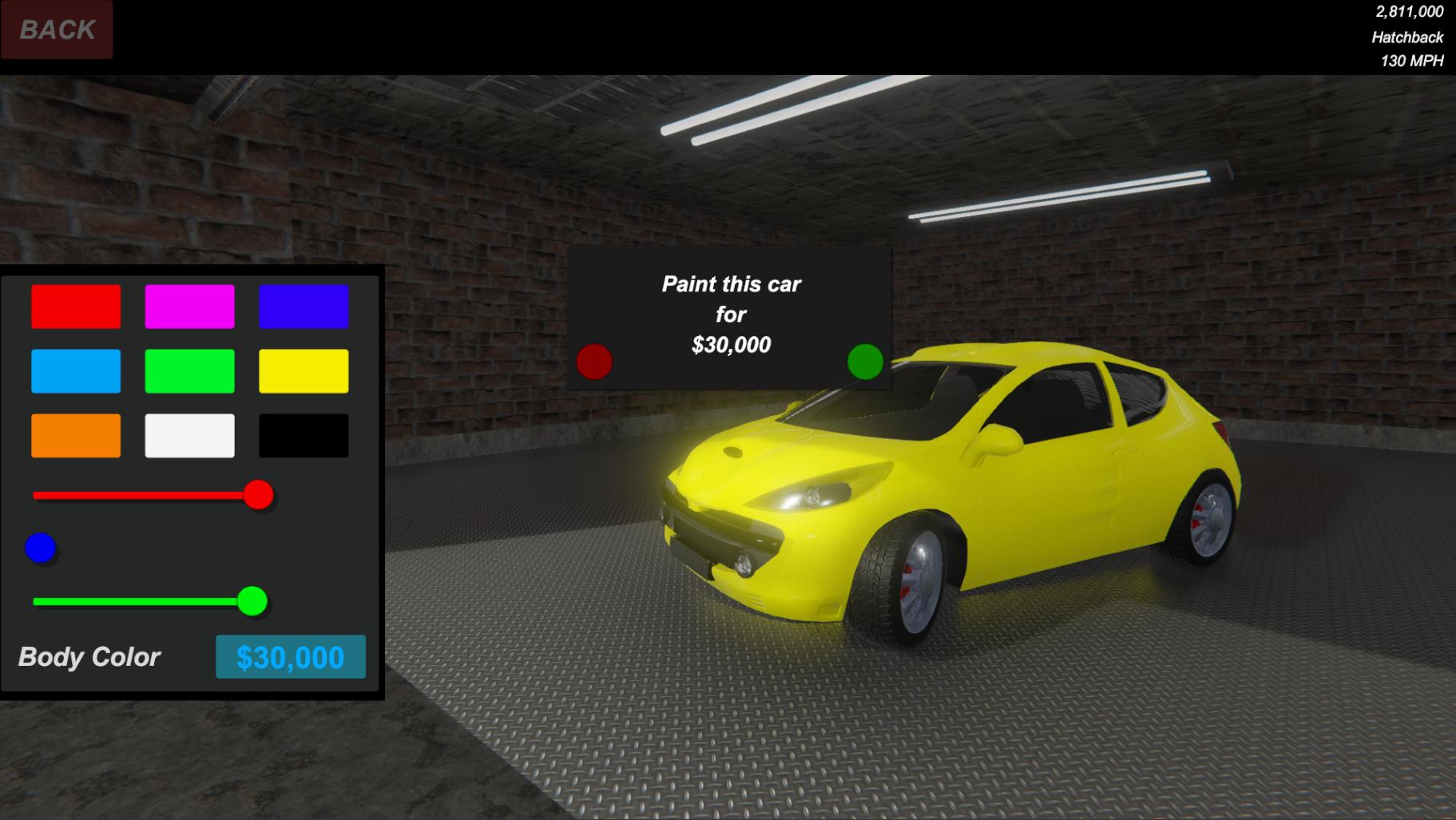Choose the yellow paint color

pyautogui.click(x=303, y=370)
